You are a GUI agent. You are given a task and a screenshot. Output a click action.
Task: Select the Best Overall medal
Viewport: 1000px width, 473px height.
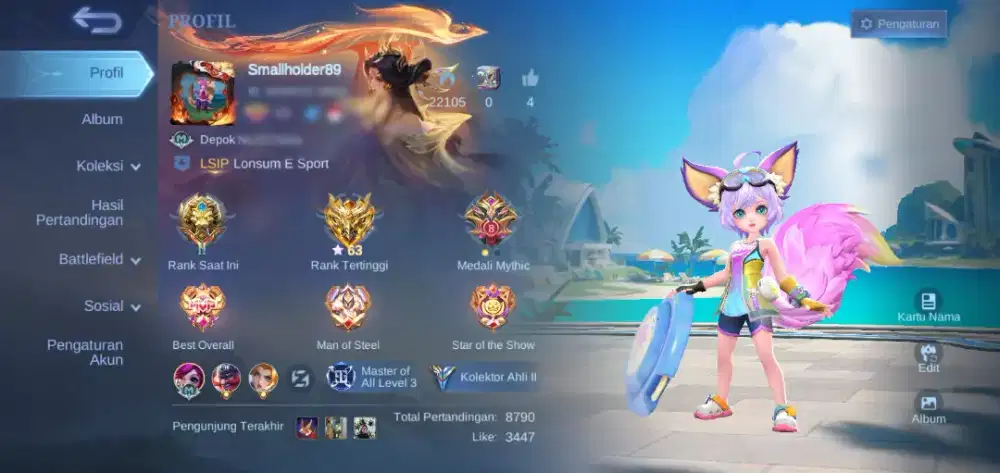coord(203,308)
